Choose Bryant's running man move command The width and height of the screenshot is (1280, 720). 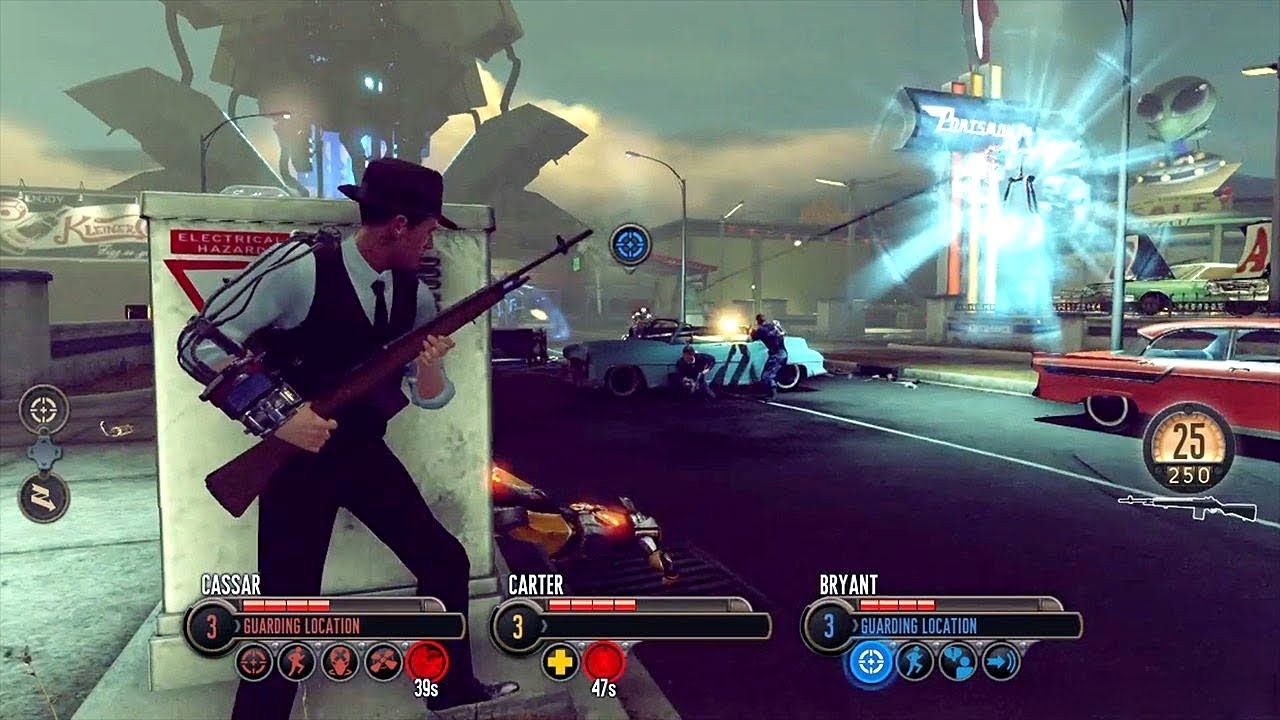click(x=914, y=662)
